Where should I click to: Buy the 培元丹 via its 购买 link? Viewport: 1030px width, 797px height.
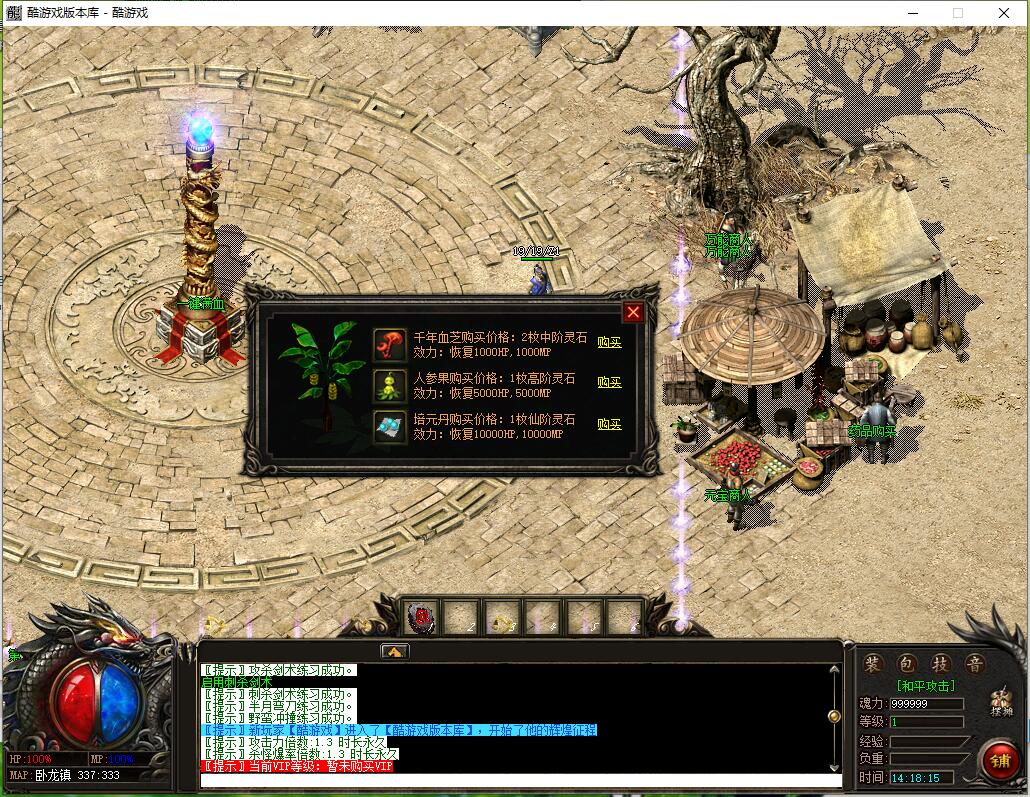609,424
